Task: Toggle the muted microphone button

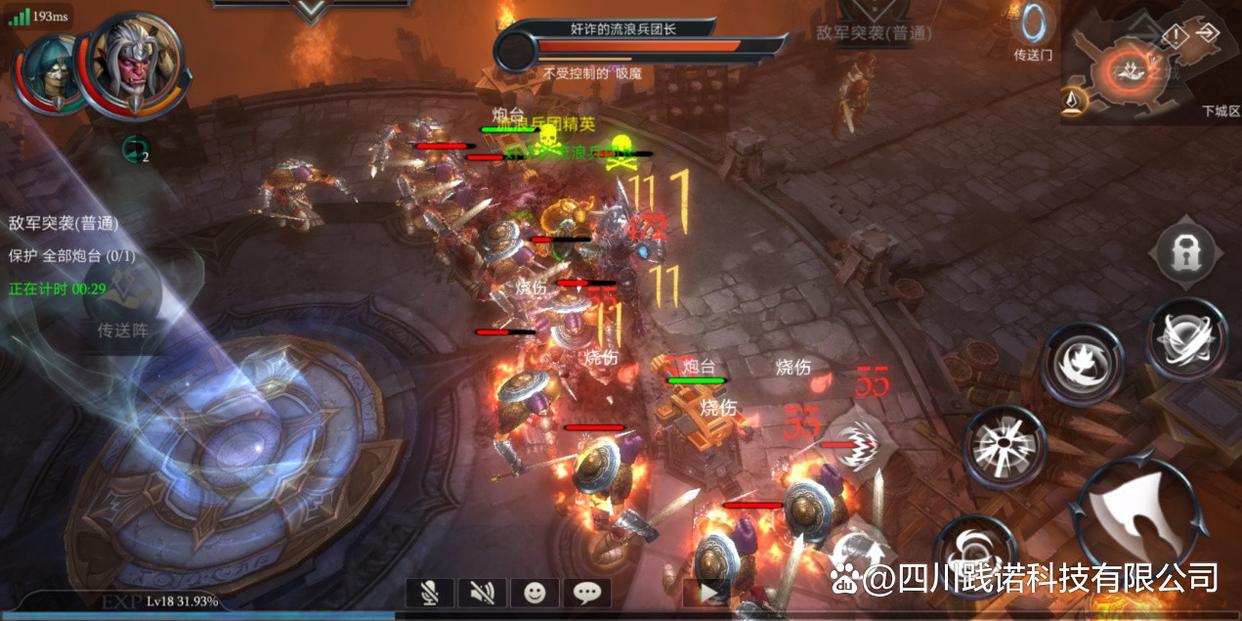Action: 430,593
